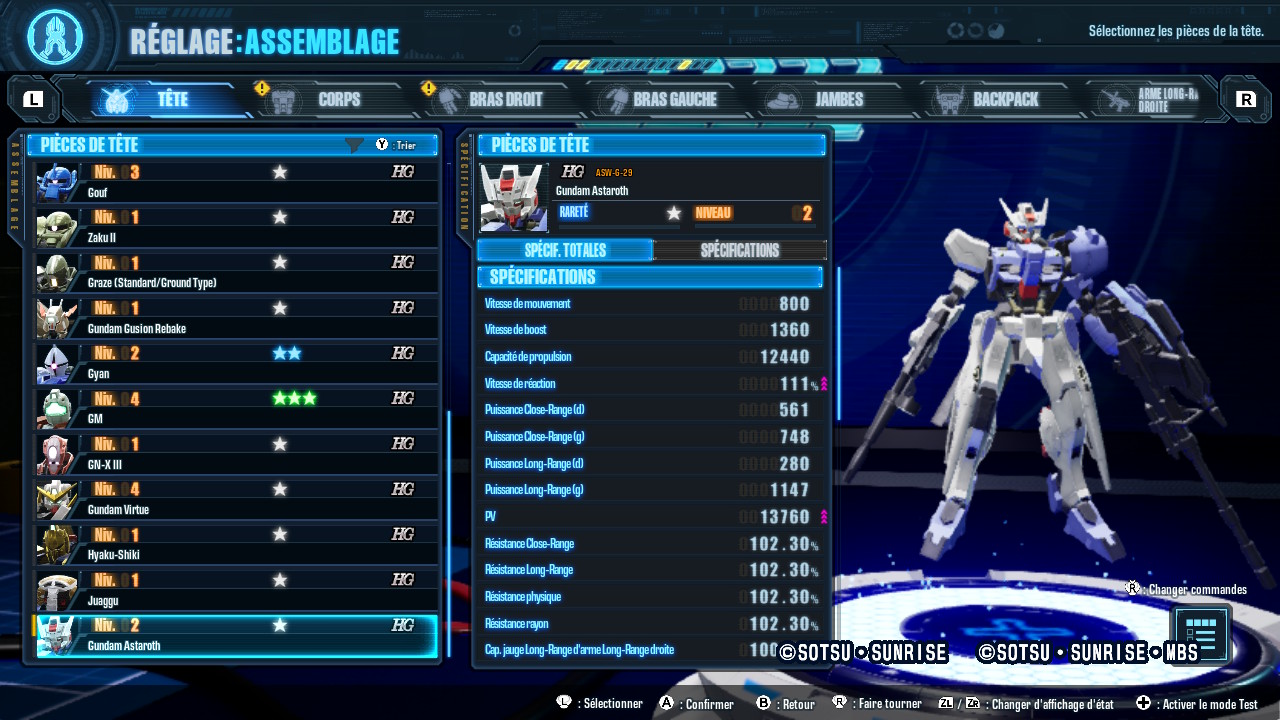Go to the JAMBES tab
The width and height of the screenshot is (1280, 720).
point(826,100)
